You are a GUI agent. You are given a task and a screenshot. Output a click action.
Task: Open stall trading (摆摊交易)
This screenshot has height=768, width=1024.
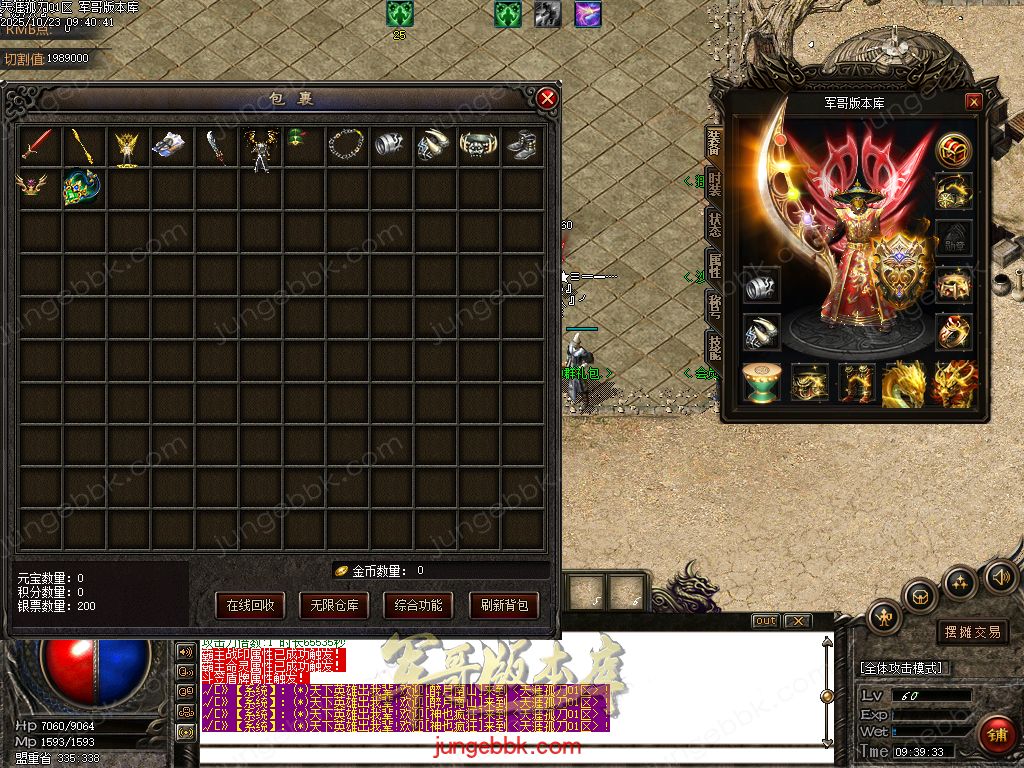(972, 632)
